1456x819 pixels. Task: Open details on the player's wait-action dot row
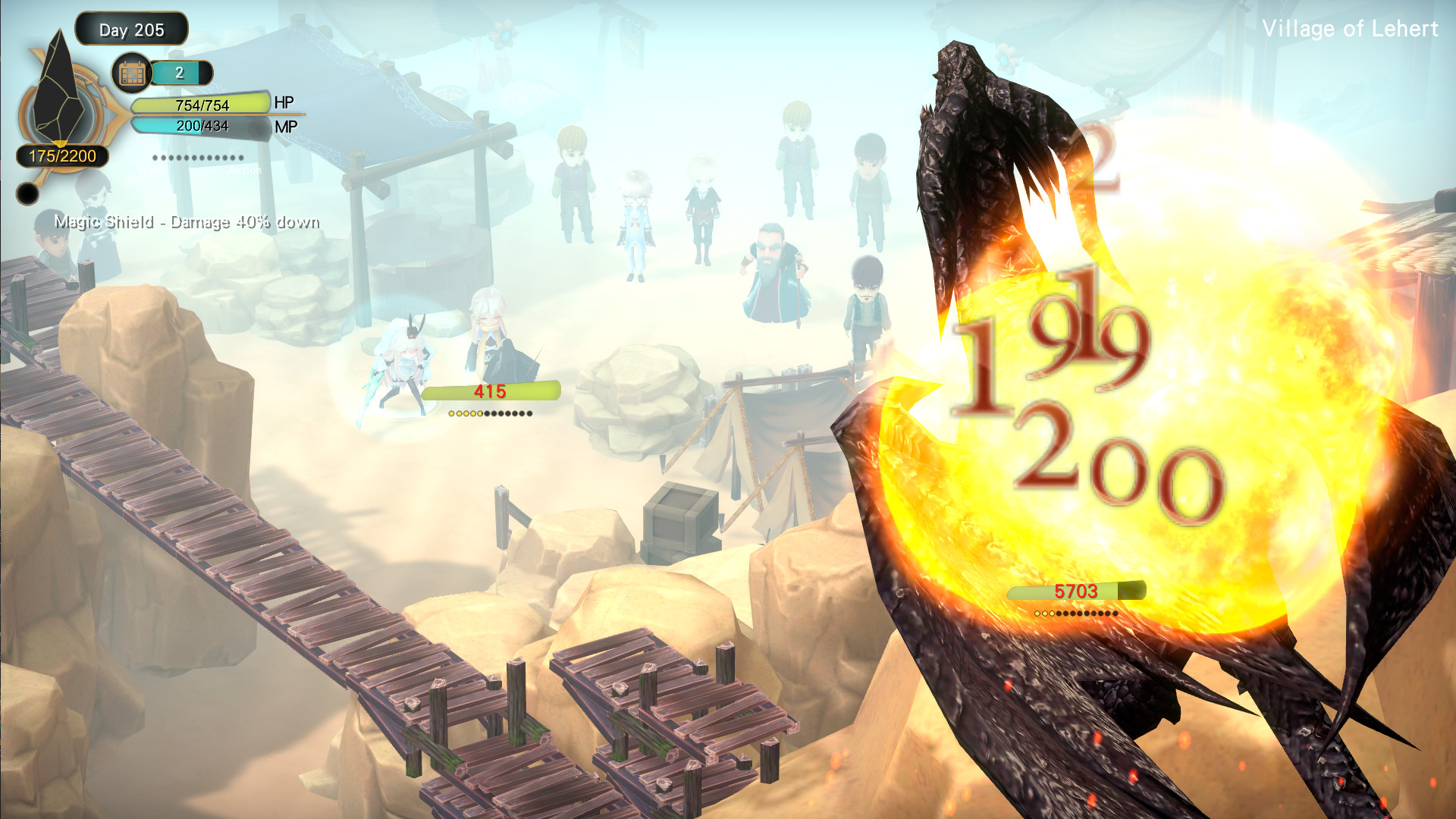197,158
